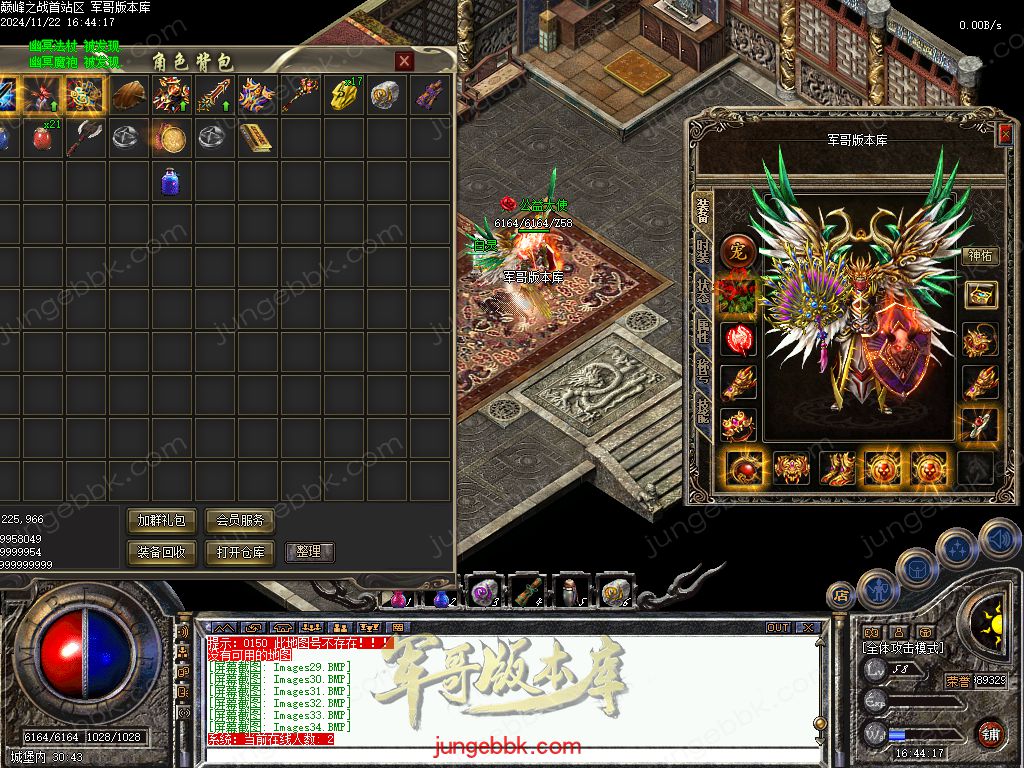Viewport: 1024px width, 768px height.
Task: Close the character equipment panel
Action: point(1004,134)
